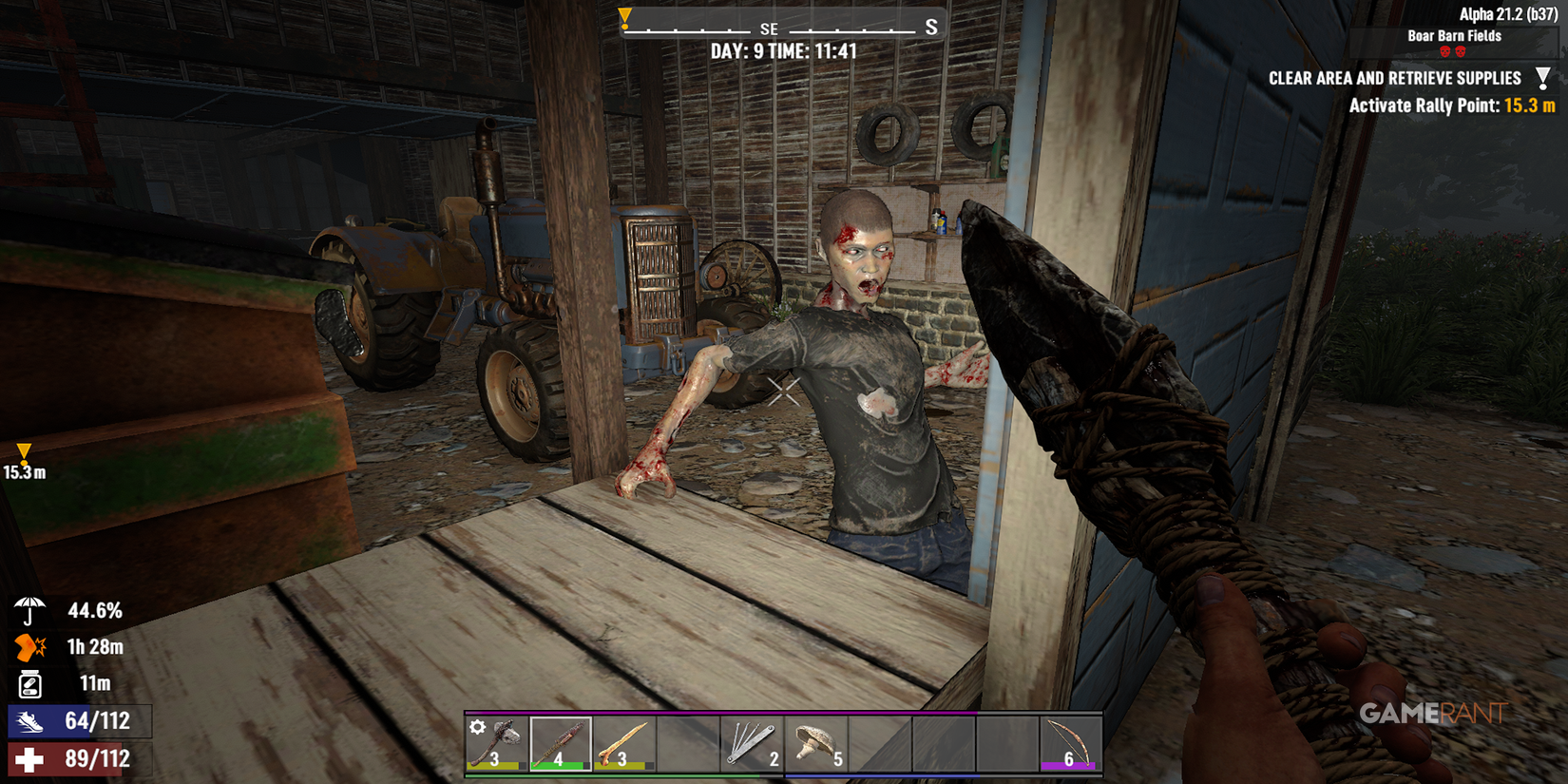Click the CLEAR AREA AND RETRIEVE SUPPLIES objective
This screenshot has width=1568, height=784.
tap(1394, 78)
